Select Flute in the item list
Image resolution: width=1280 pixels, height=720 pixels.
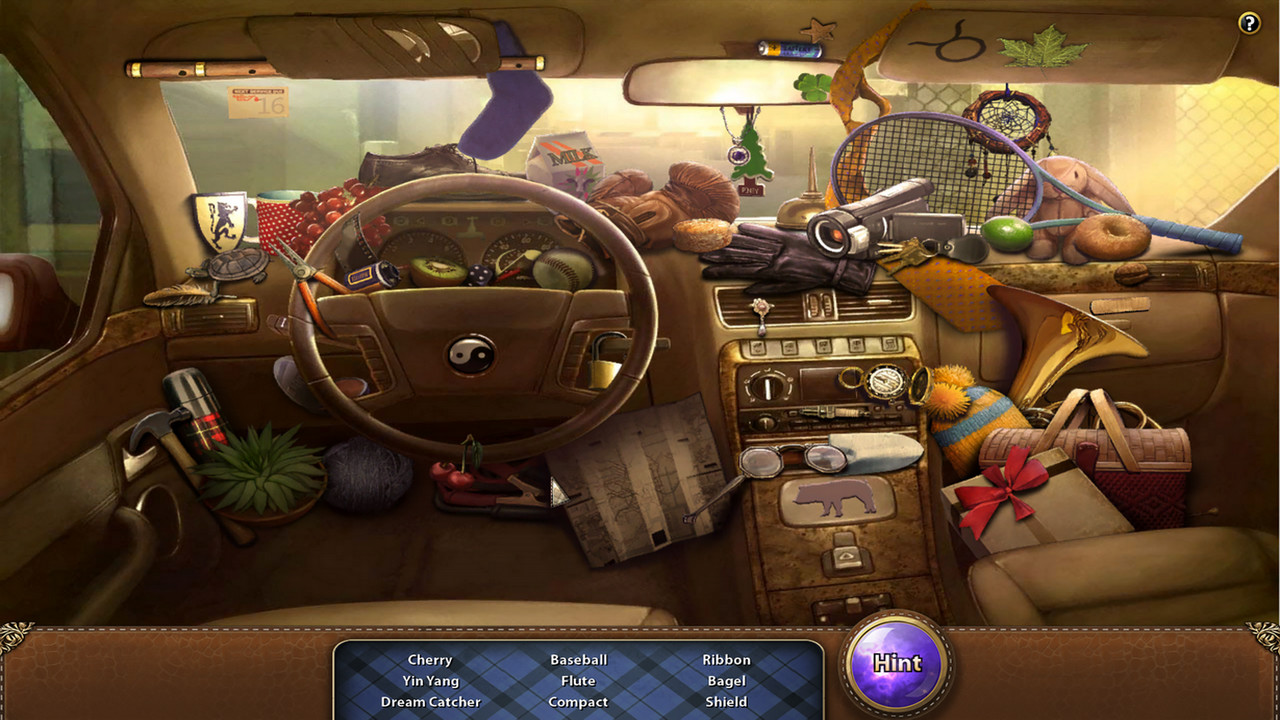(578, 681)
